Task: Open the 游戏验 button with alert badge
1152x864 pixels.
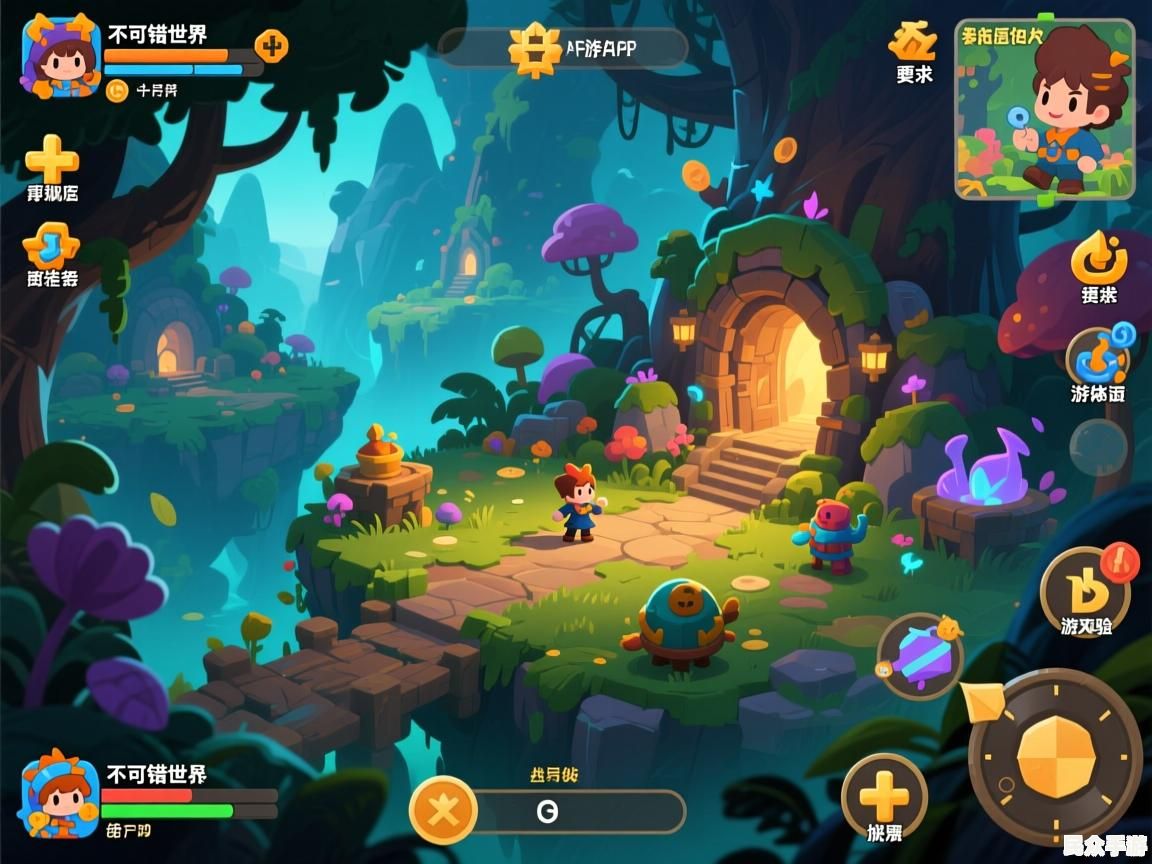Action: click(1086, 588)
